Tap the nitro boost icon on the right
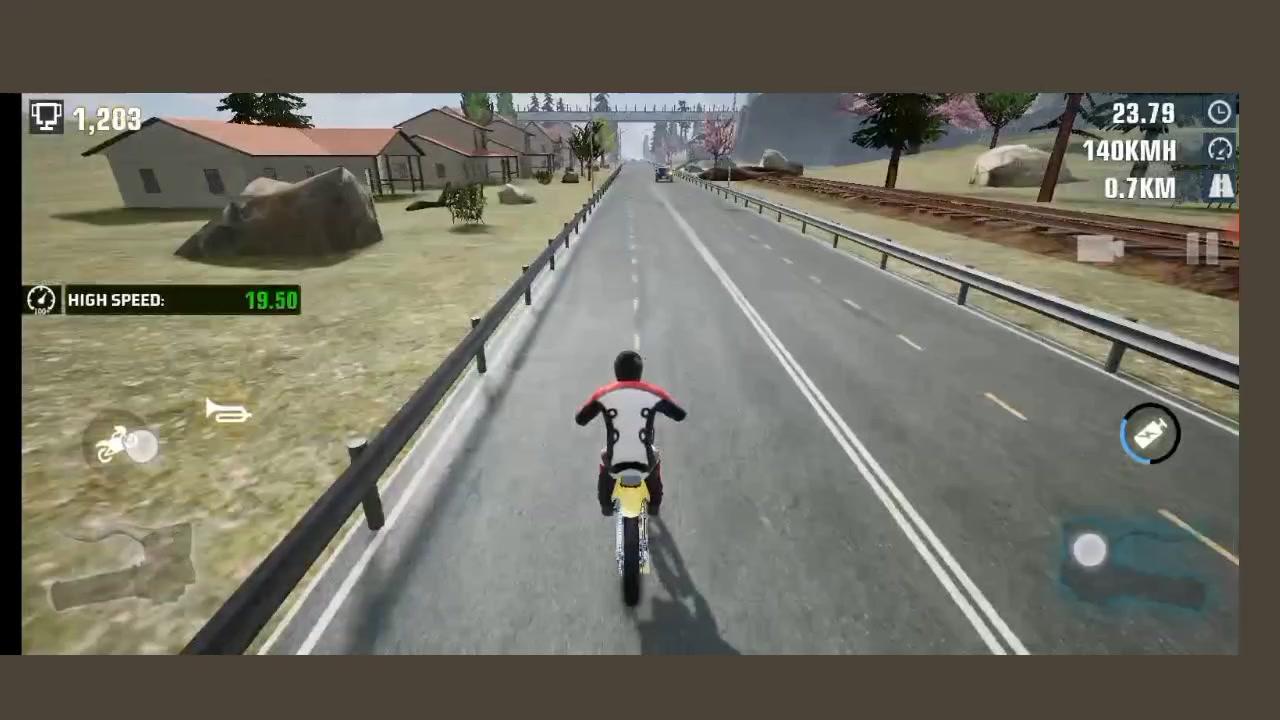 tap(1148, 432)
